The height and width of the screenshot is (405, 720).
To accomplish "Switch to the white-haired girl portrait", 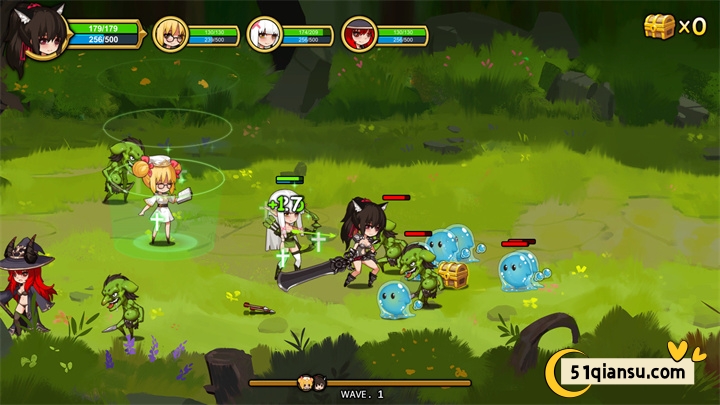I will coord(264,34).
